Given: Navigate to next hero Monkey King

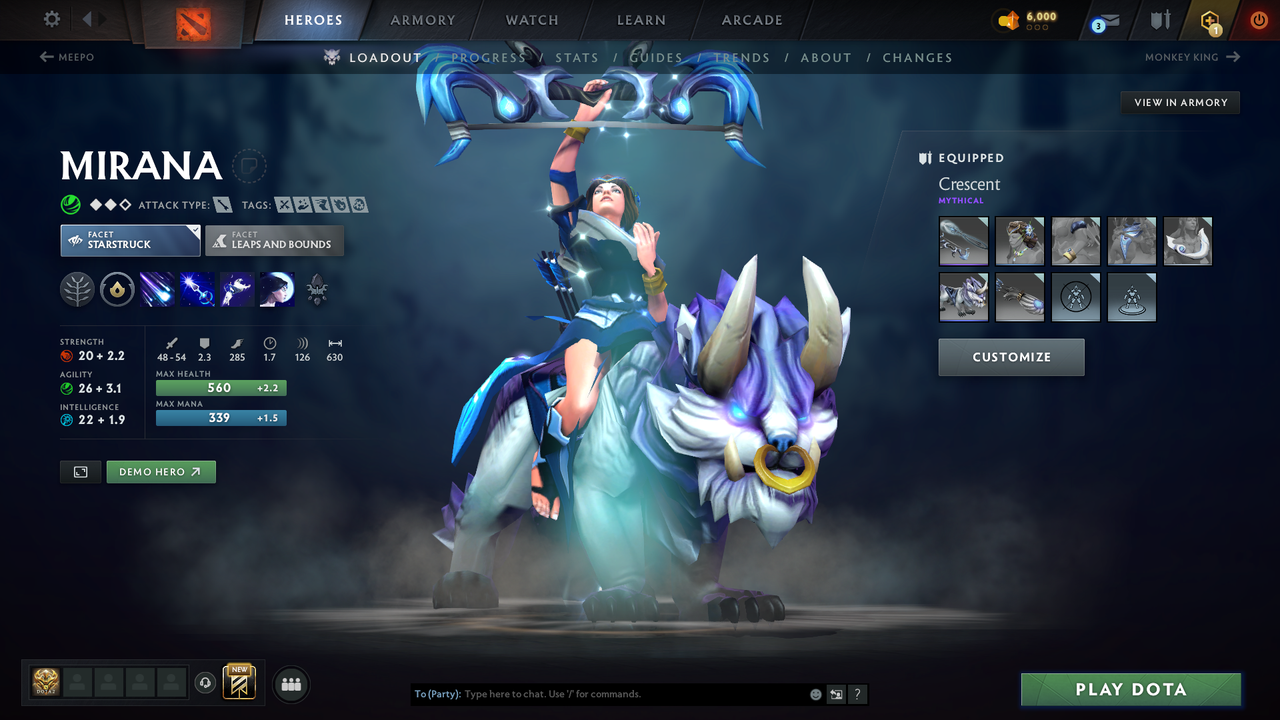Looking at the screenshot, I should point(1190,57).
